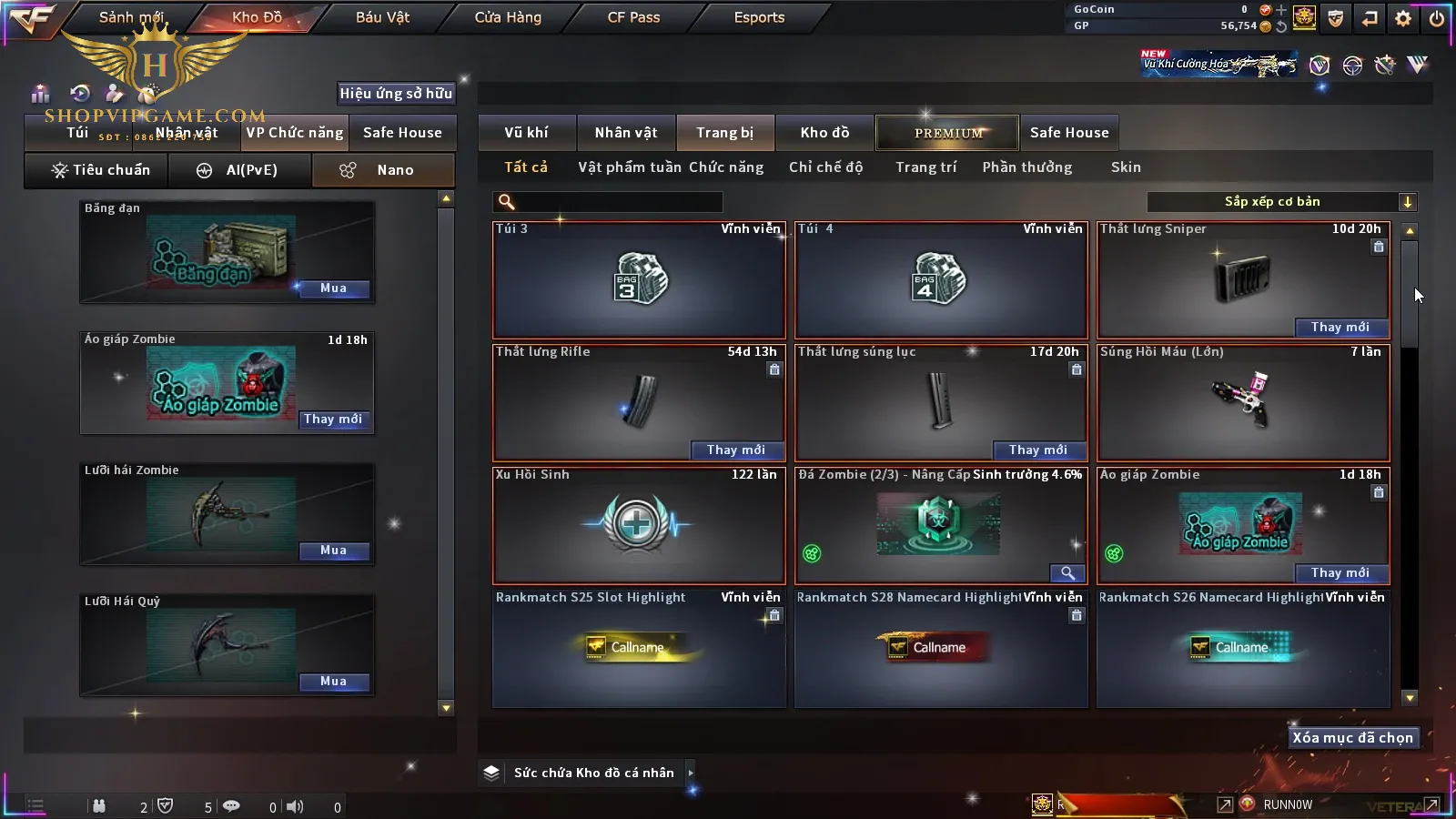Click Xóa mục đã chọn button

[1352, 738]
